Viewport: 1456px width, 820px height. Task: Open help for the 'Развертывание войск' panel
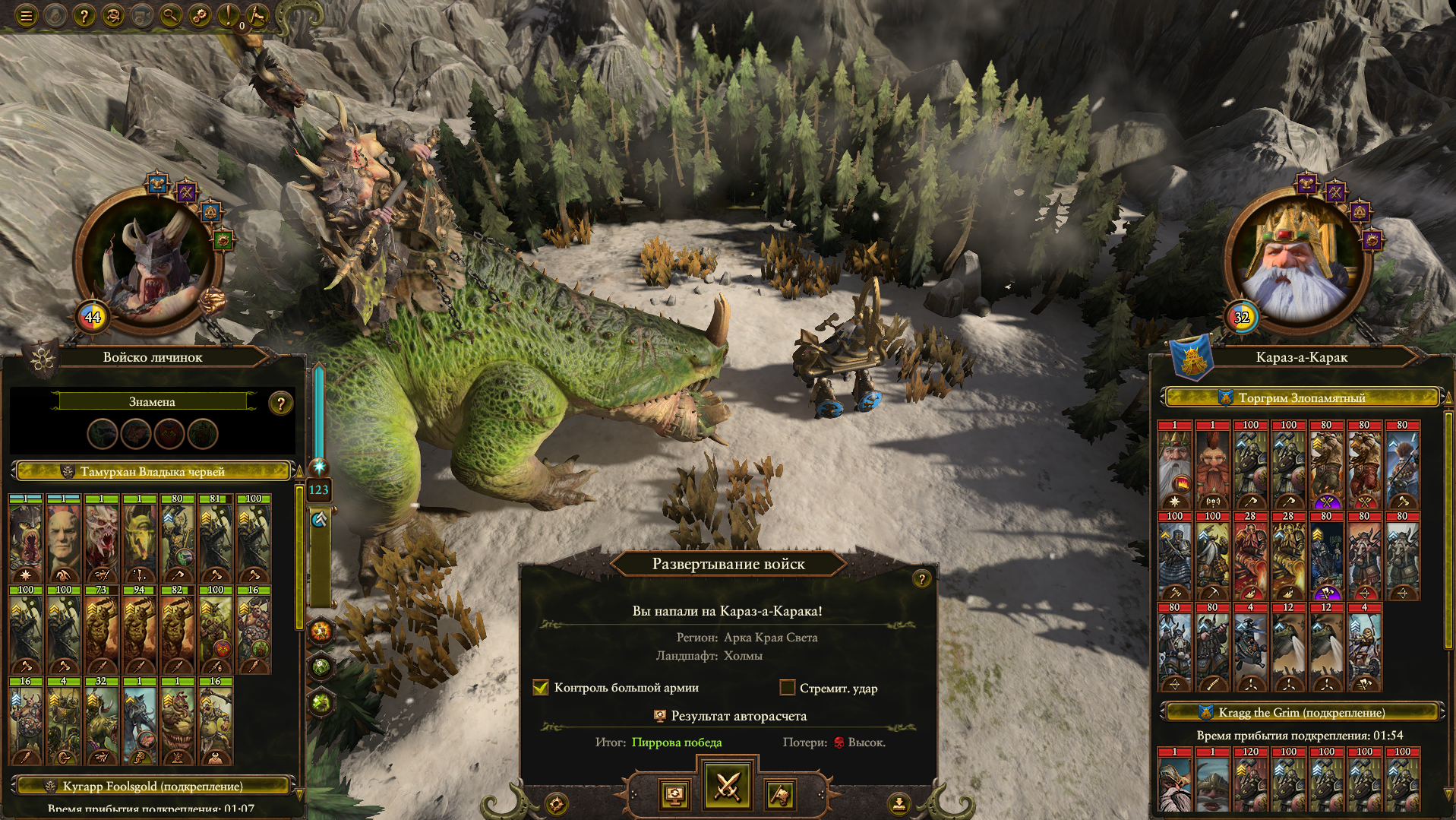921,579
